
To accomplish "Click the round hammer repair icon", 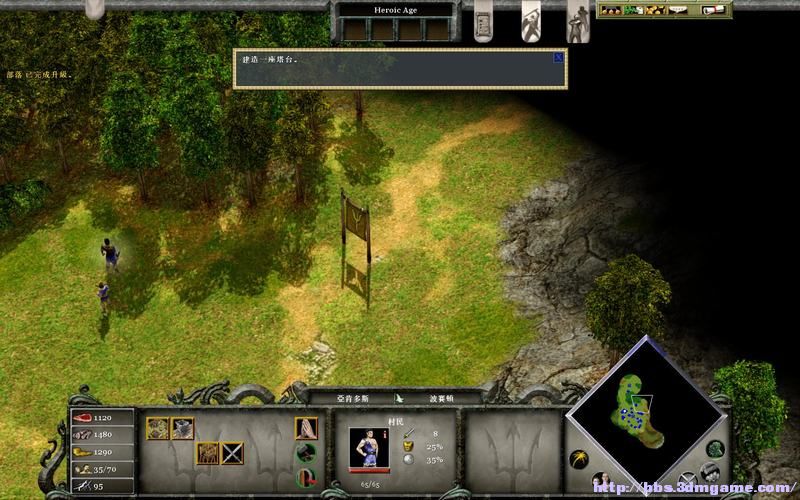I will coord(307,453).
